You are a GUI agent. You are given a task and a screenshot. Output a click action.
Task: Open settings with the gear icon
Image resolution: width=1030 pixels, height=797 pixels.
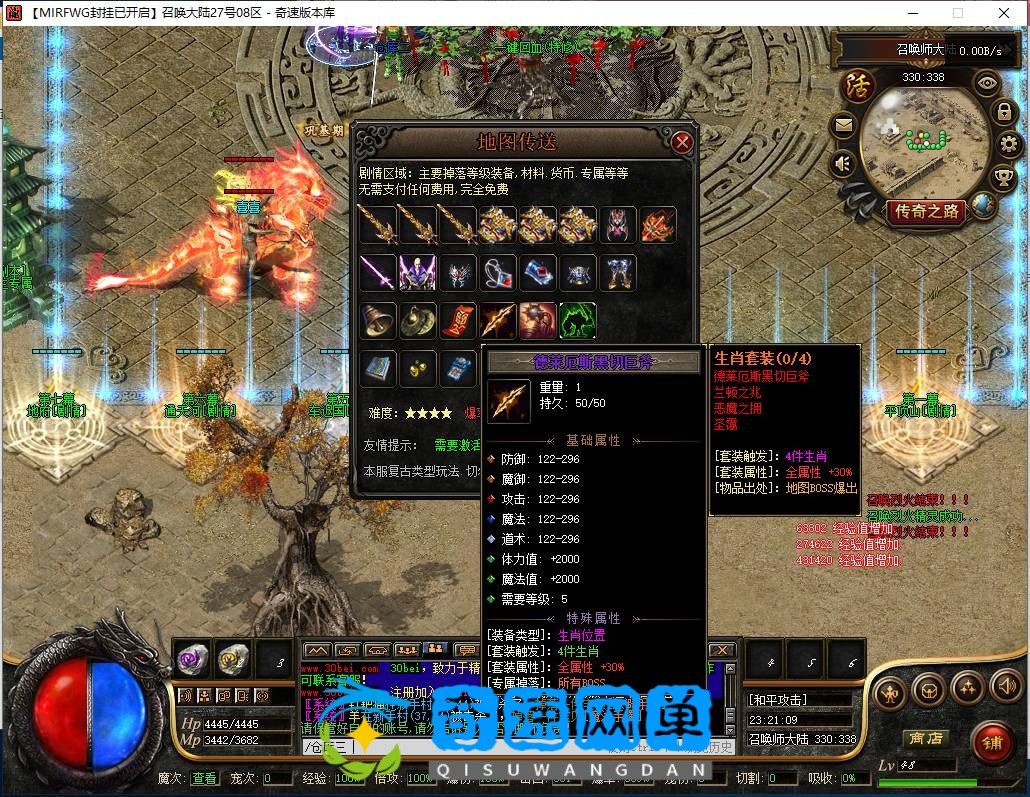[x=1008, y=145]
